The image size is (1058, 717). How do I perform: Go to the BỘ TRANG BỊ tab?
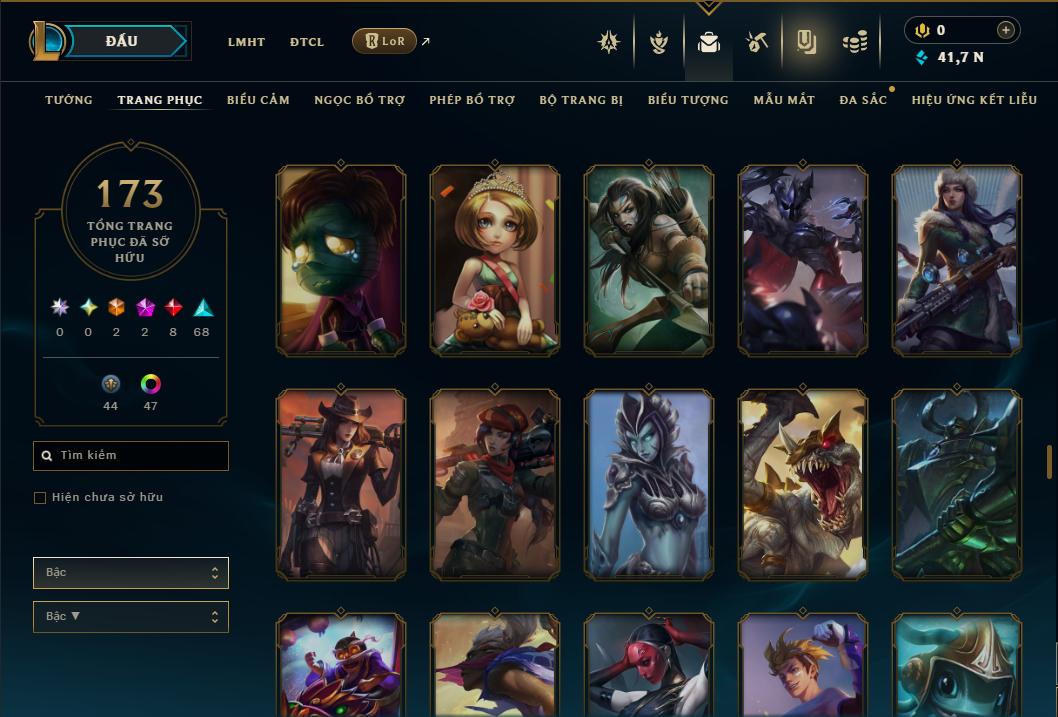tap(581, 100)
